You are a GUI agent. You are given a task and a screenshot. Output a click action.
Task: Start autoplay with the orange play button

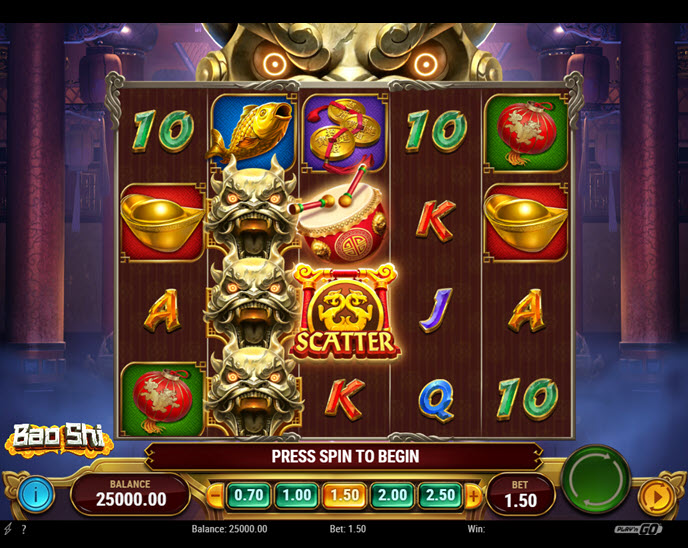[654, 495]
